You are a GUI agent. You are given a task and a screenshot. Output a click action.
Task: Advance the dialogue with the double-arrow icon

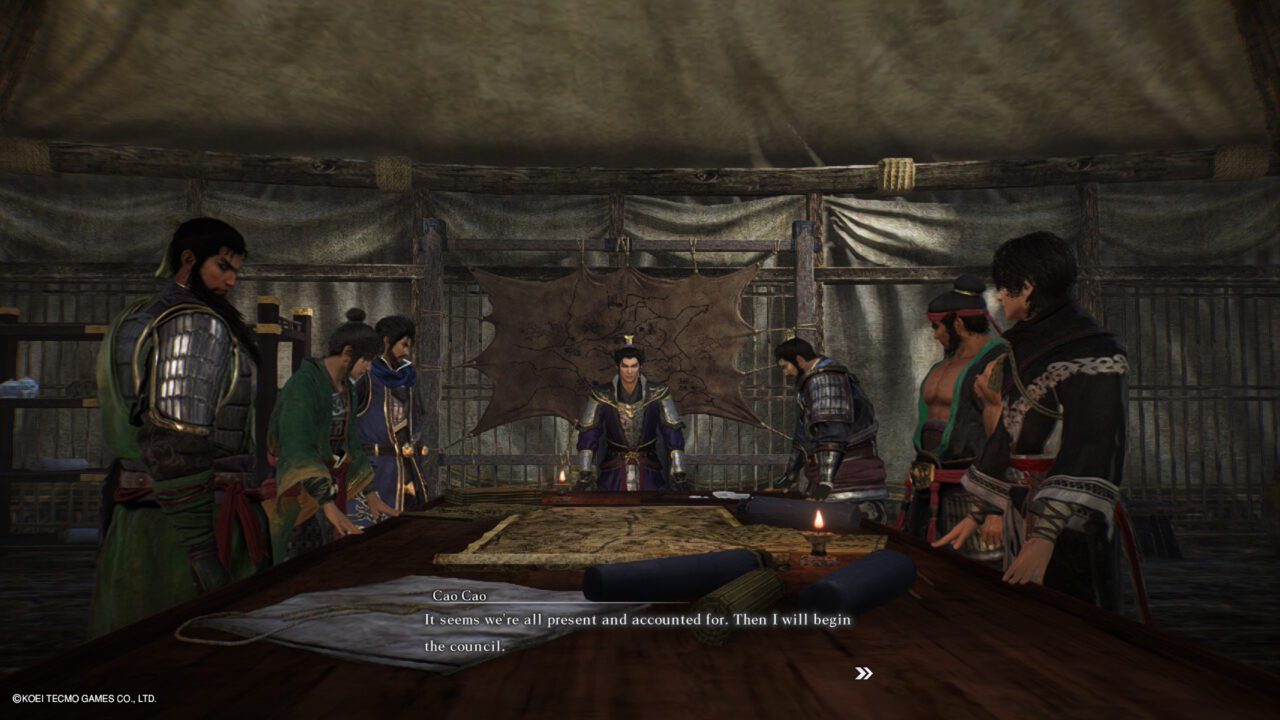coord(864,673)
